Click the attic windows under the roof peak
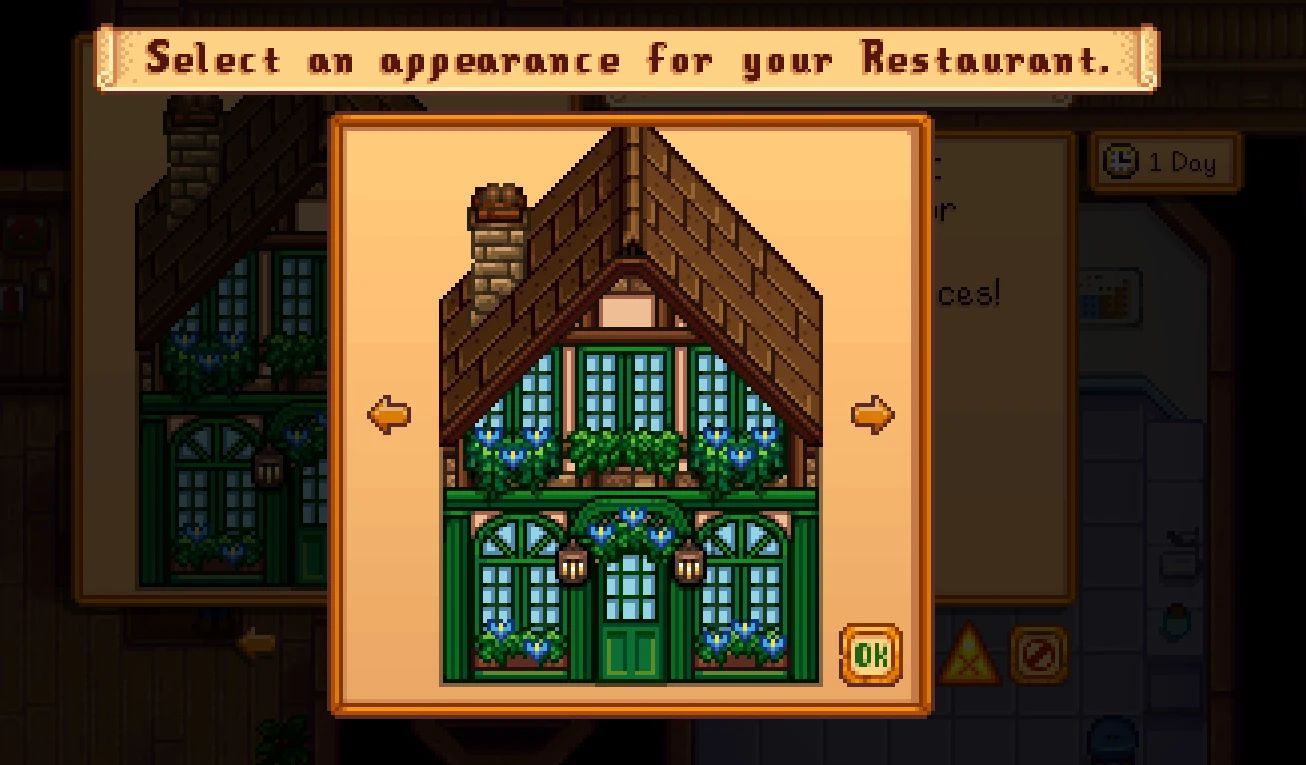The image size is (1306, 765). 630,390
